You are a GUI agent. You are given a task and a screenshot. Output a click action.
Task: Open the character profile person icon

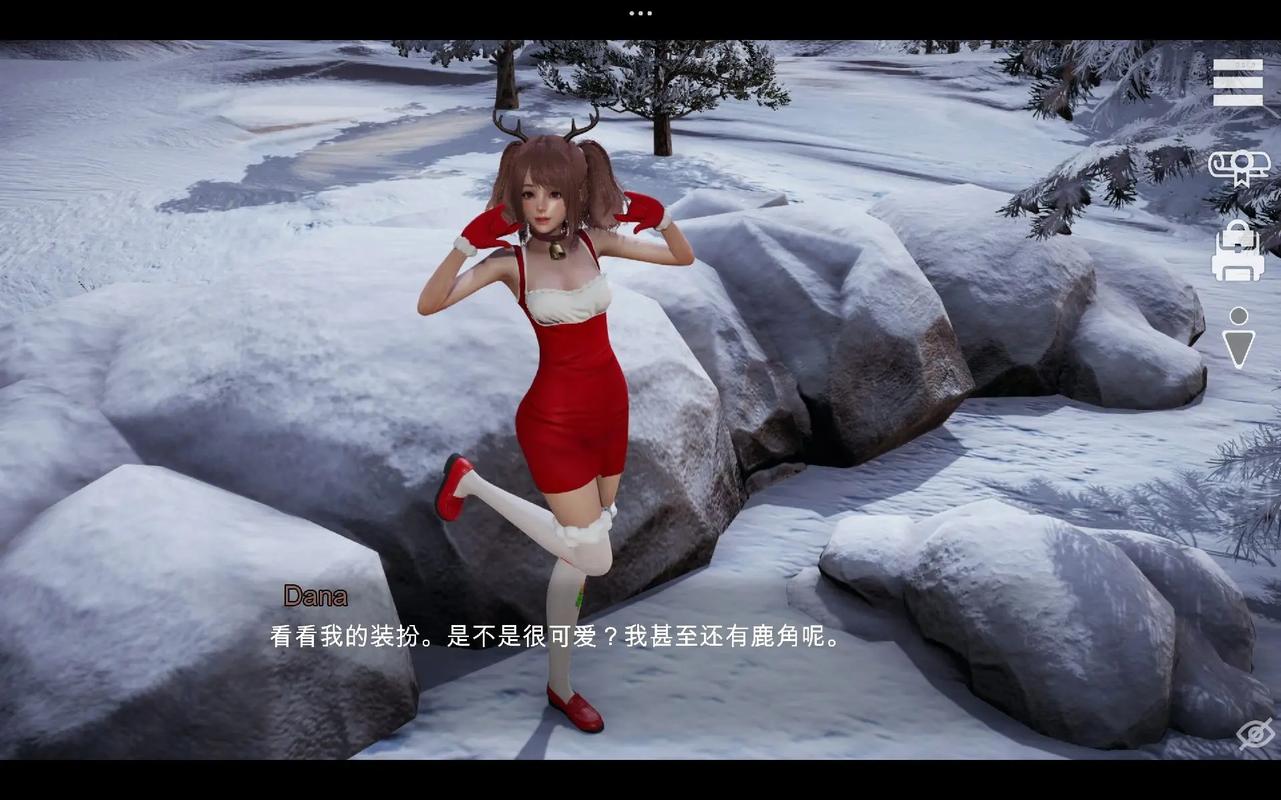click(1241, 337)
